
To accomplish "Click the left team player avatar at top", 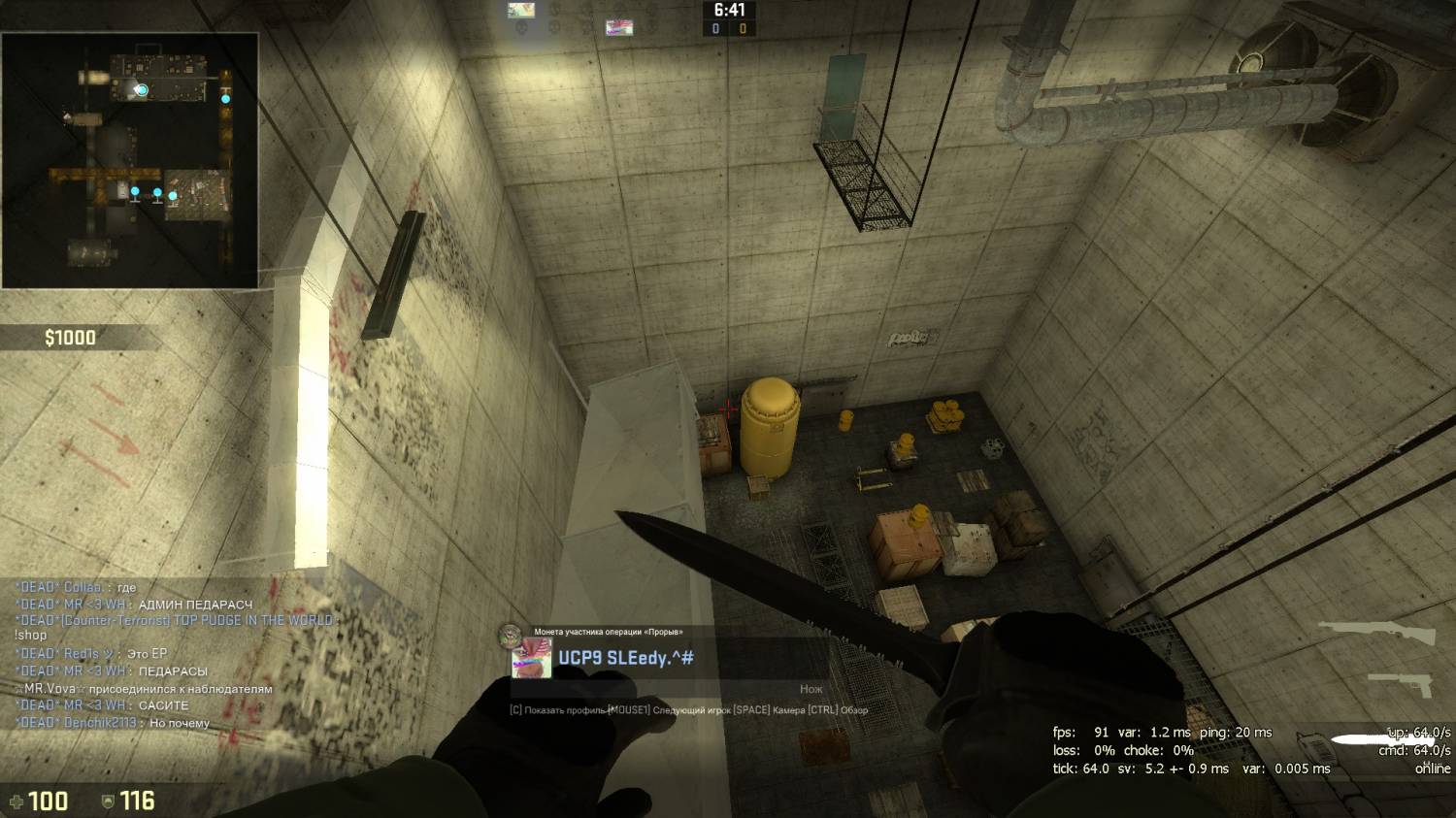I will pyautogui.click(x=521, y=11).
